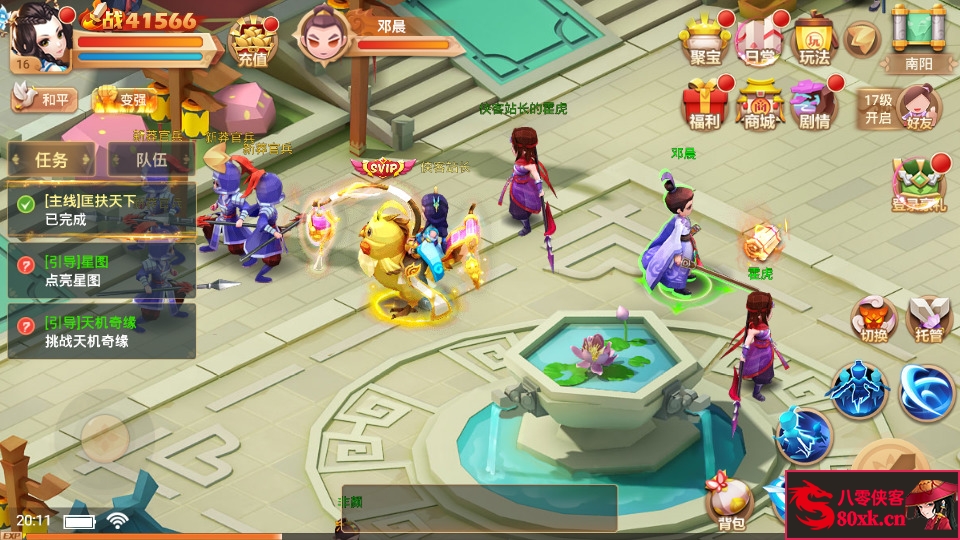Open the 玩法 gameplay menu
The width and height of the screenshot is (960, 540).
815,40
